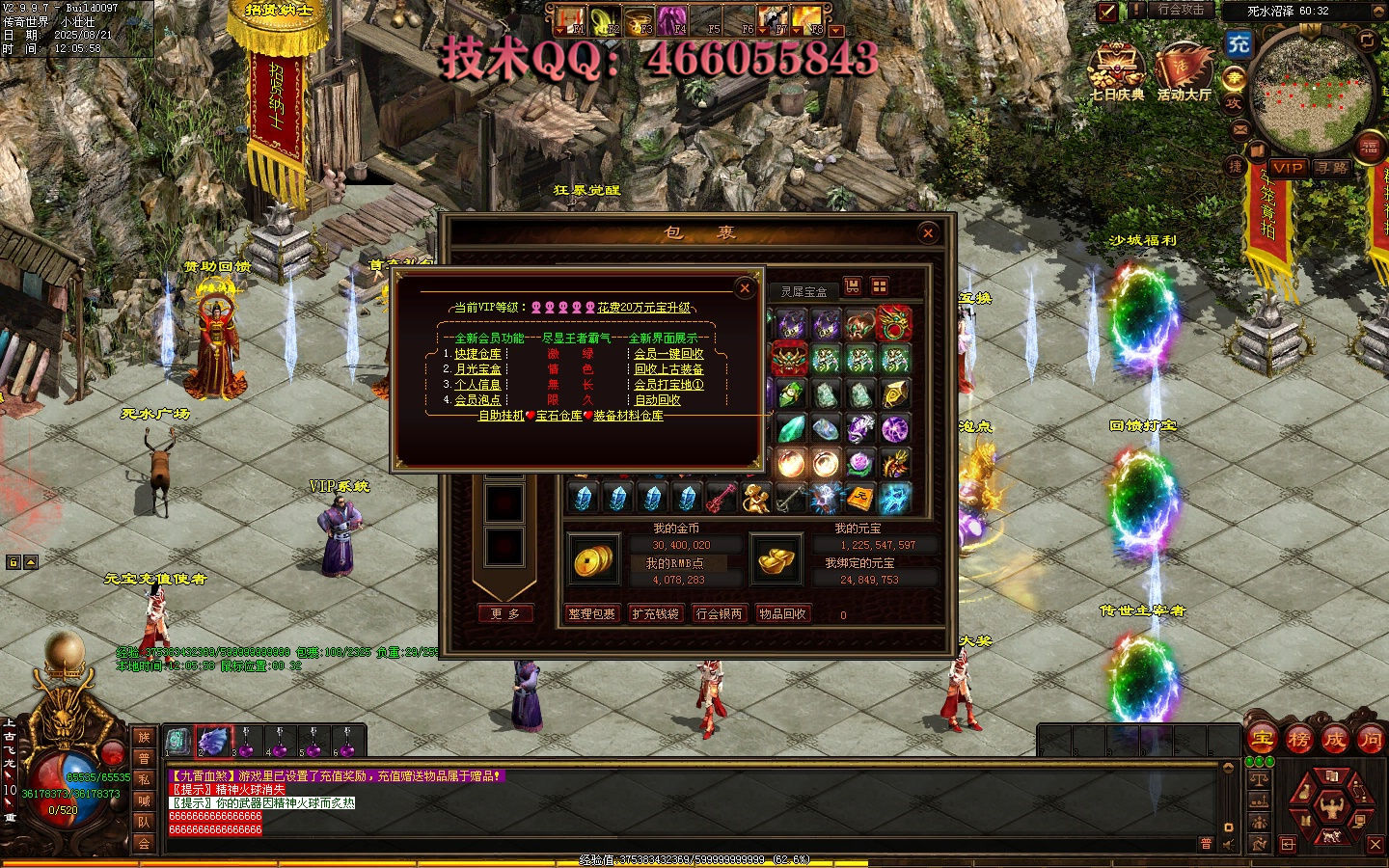The image size is (1389, 868).
Task: Close the VIP dialog popup
Action: click(744, 287)
